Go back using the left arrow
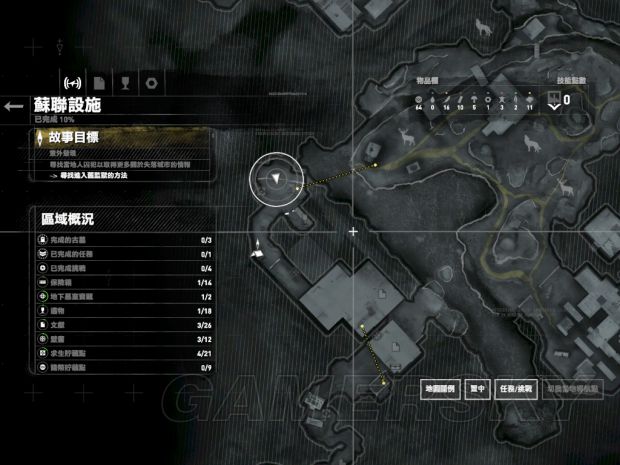 [13, 105]
